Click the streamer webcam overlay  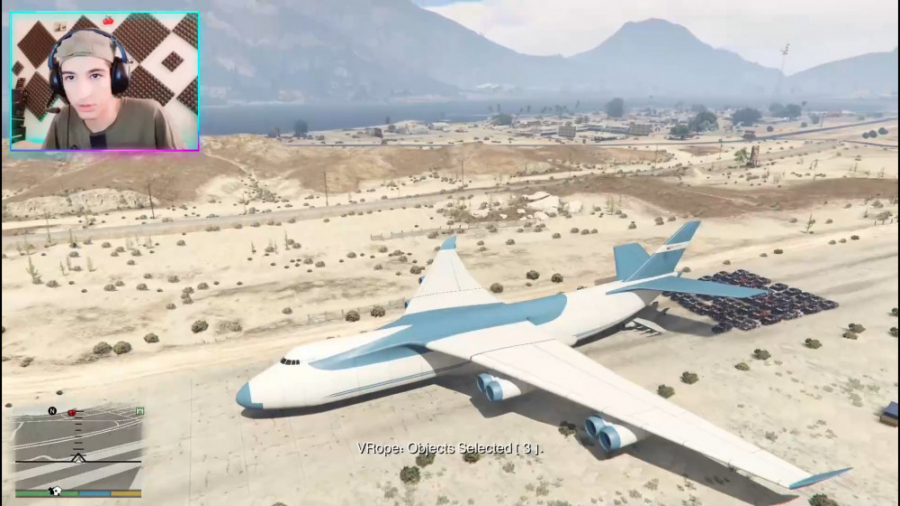tap(105, 81)
